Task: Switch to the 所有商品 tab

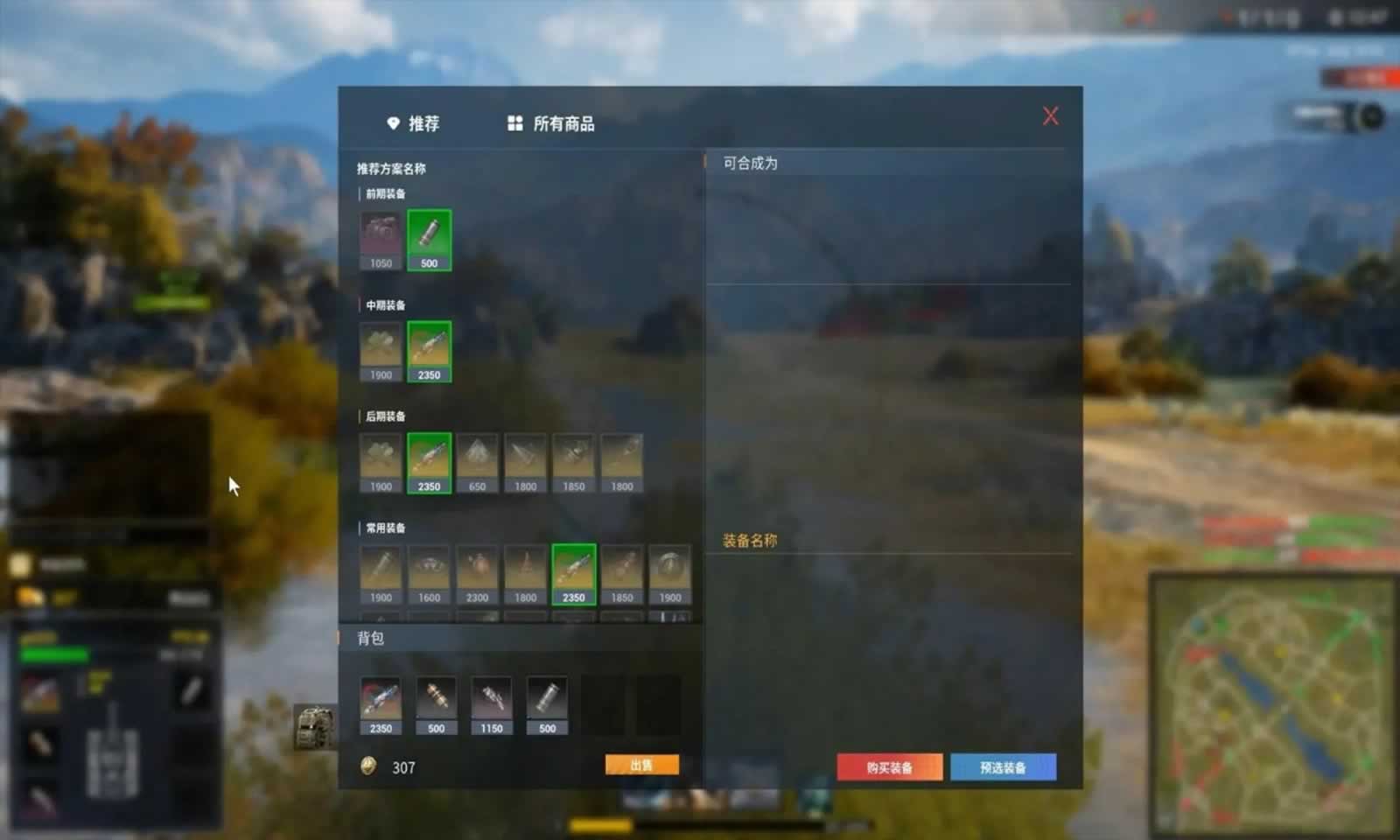Action: click(553, 124)
